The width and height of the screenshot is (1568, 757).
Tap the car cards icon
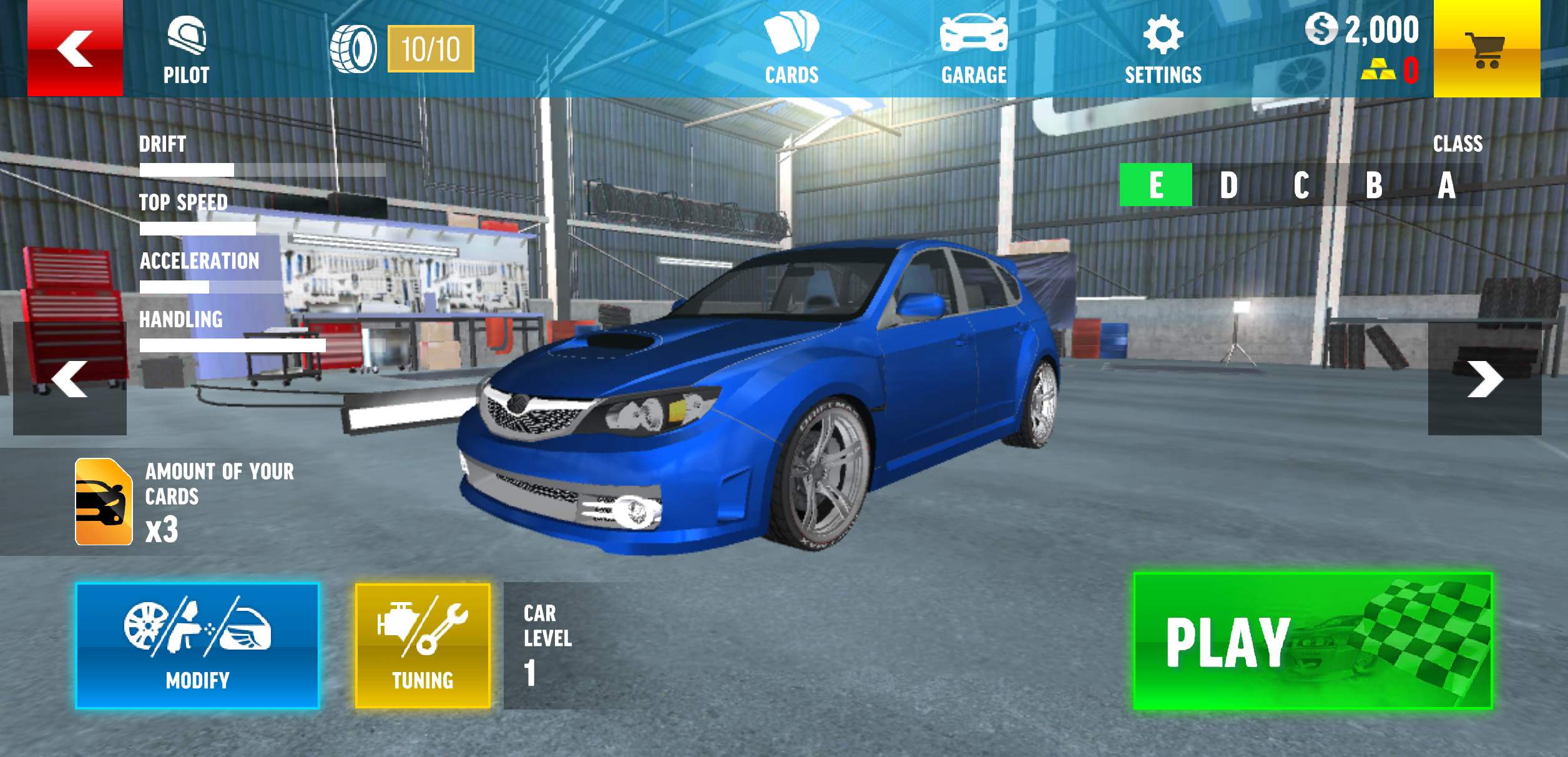point(104,502)
